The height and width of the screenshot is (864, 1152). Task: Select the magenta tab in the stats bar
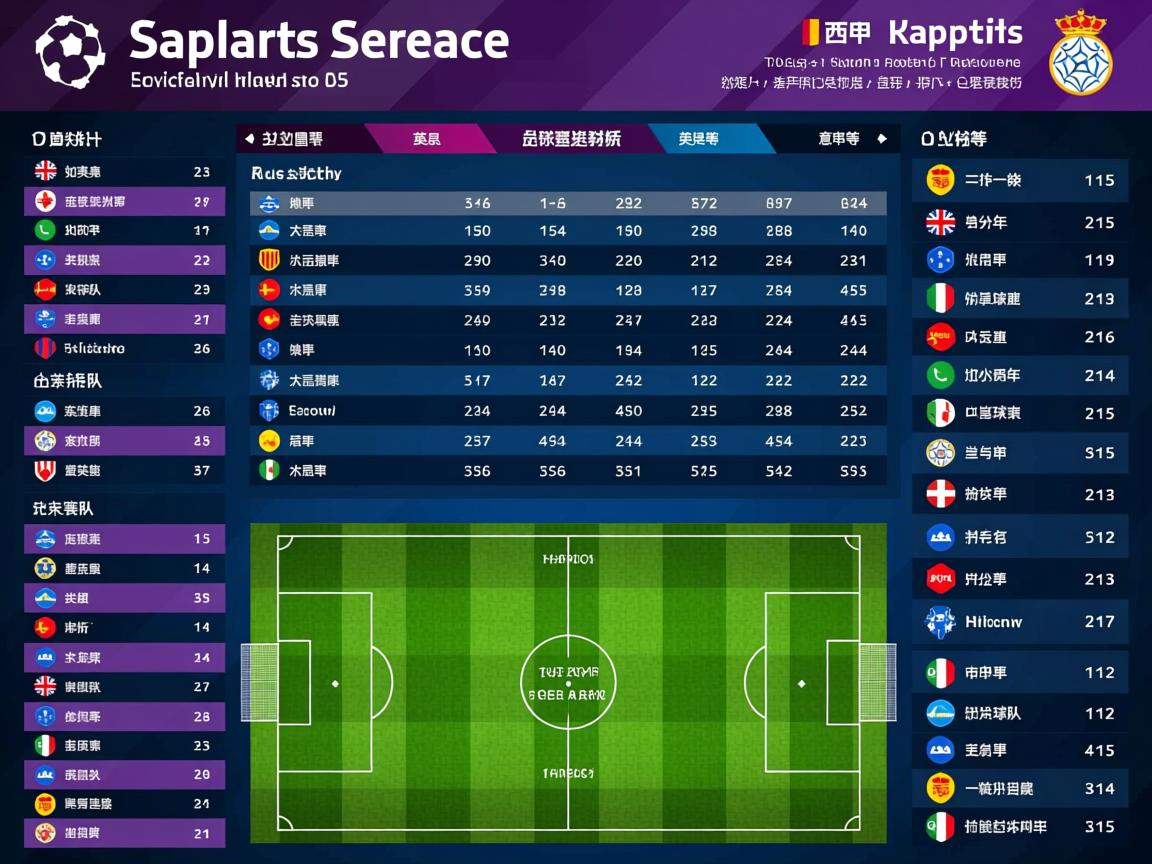tap(428, 139)
